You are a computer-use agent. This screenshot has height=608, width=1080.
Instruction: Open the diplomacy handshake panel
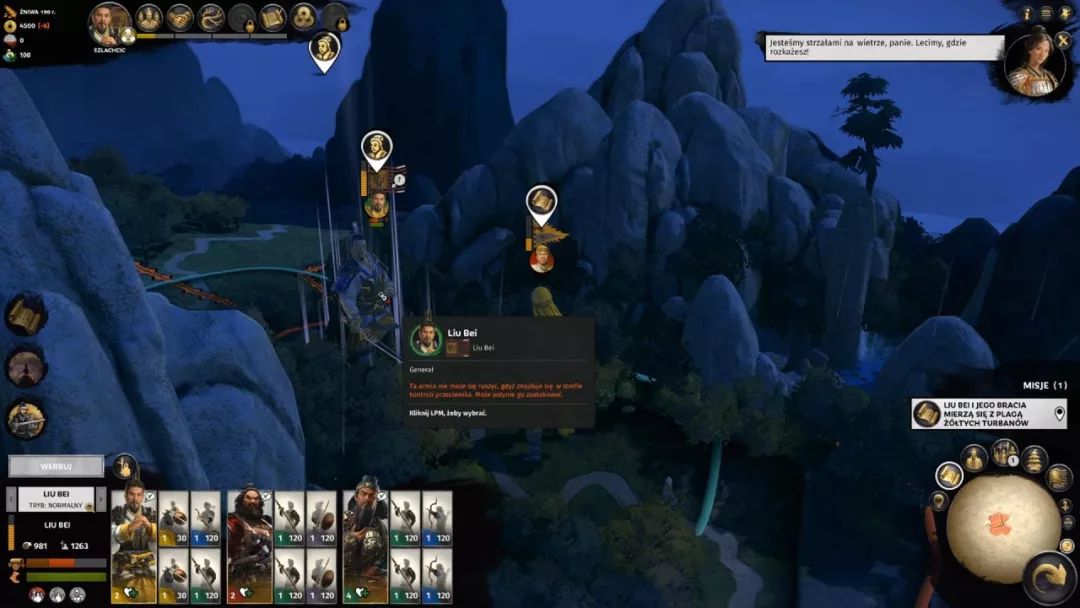pos(180,17)
